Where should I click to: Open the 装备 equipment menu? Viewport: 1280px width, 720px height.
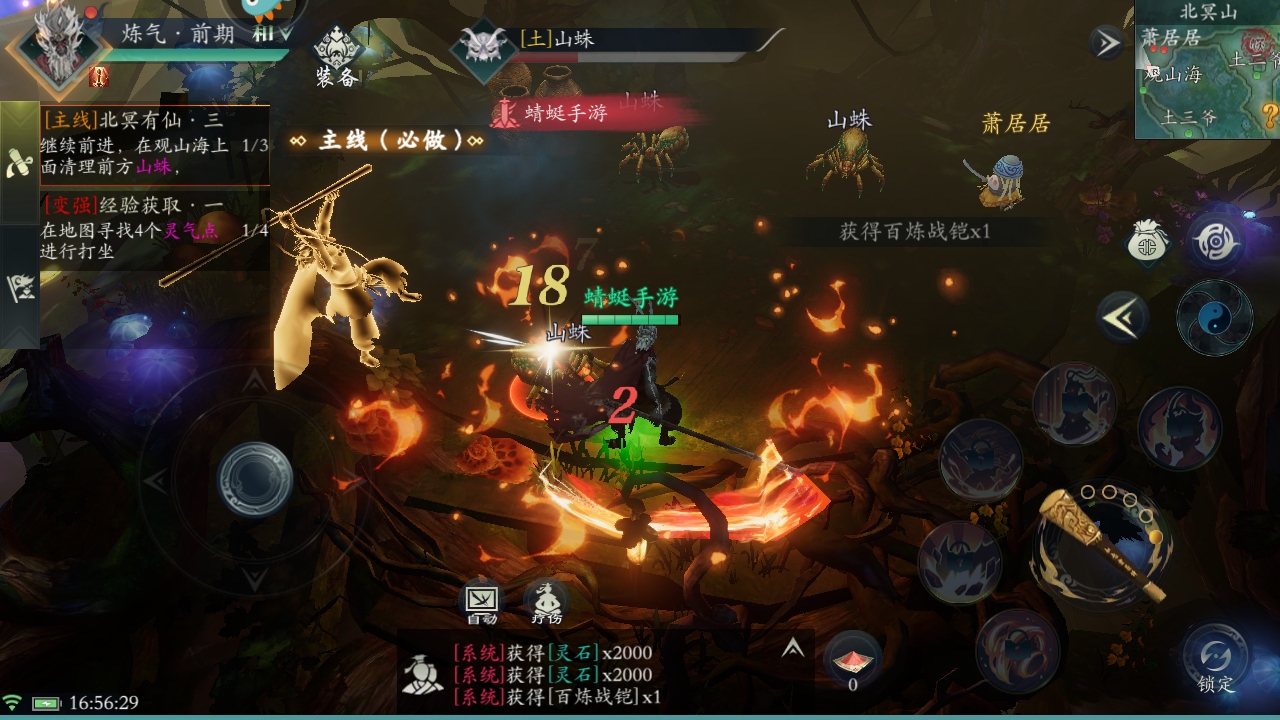336,55
